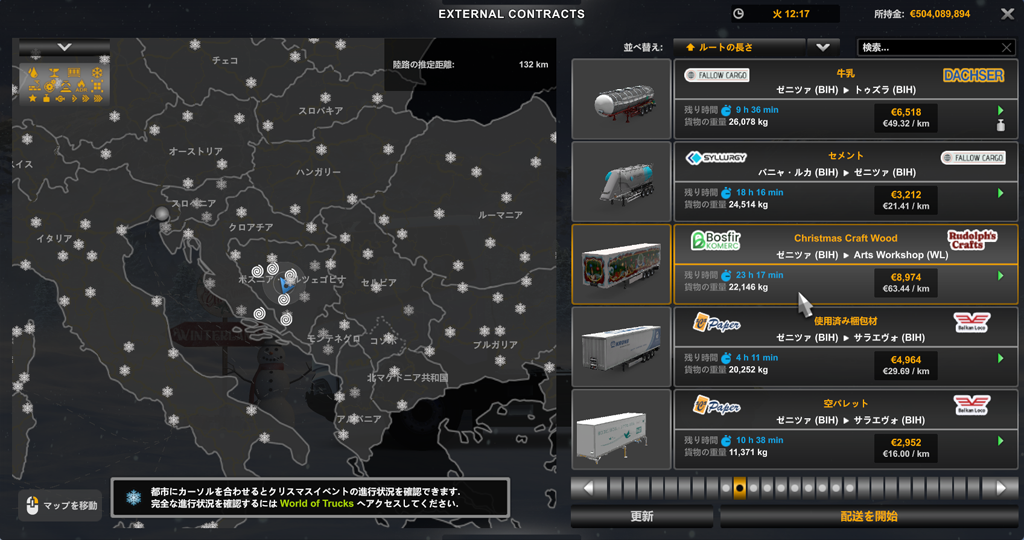Image resolution: width=1024 pixels, height=540 pixels.
Task: Refresh the contract list with 更新
Action: pos(642,517)
